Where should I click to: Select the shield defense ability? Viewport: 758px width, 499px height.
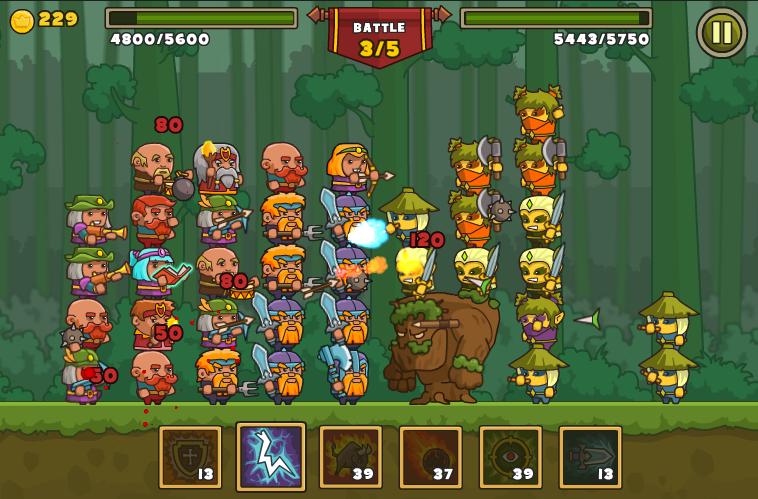pos(190,457)
